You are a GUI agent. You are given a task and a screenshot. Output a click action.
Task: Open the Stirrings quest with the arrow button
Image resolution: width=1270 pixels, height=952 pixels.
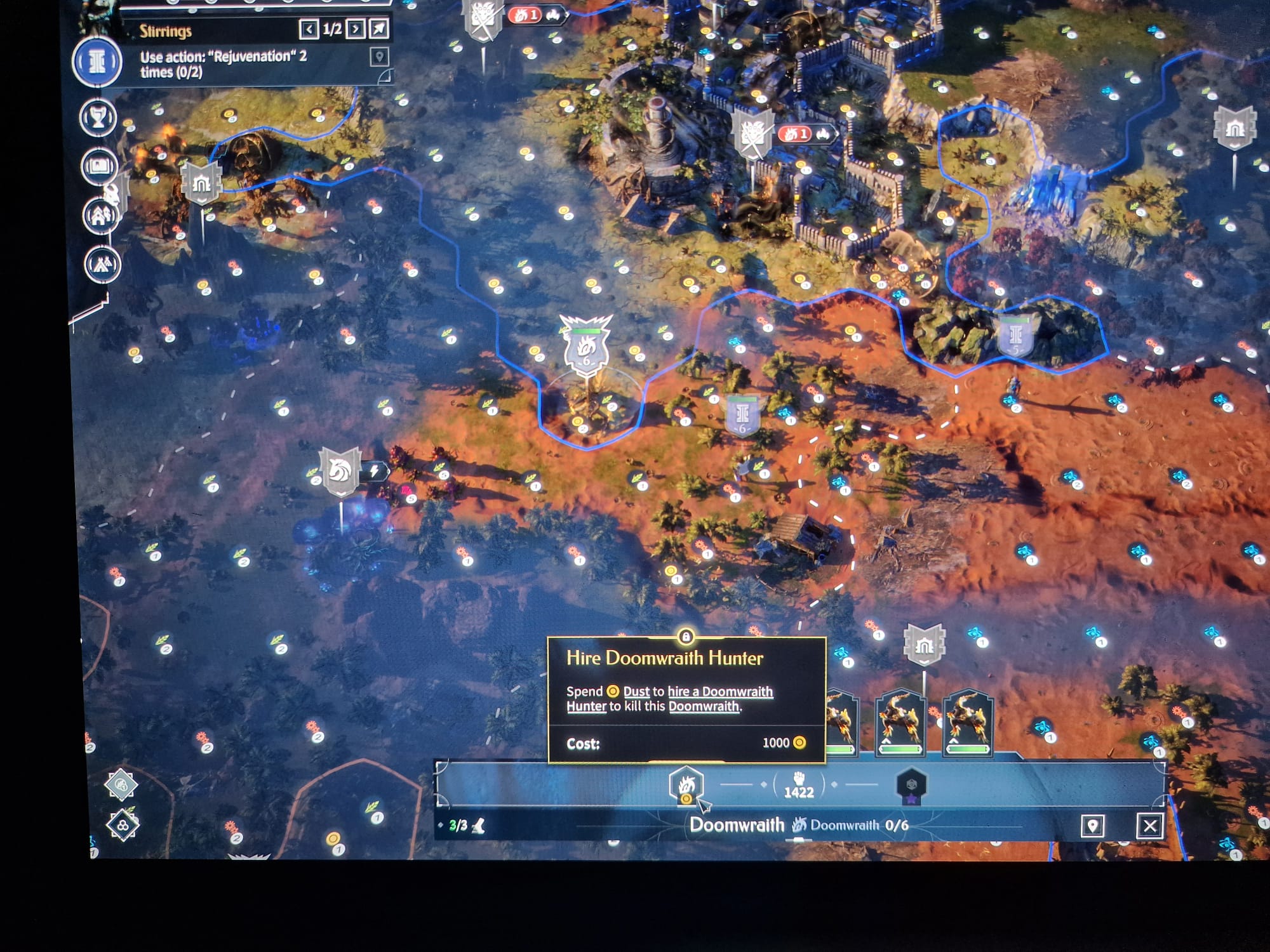tap(379, 29)
